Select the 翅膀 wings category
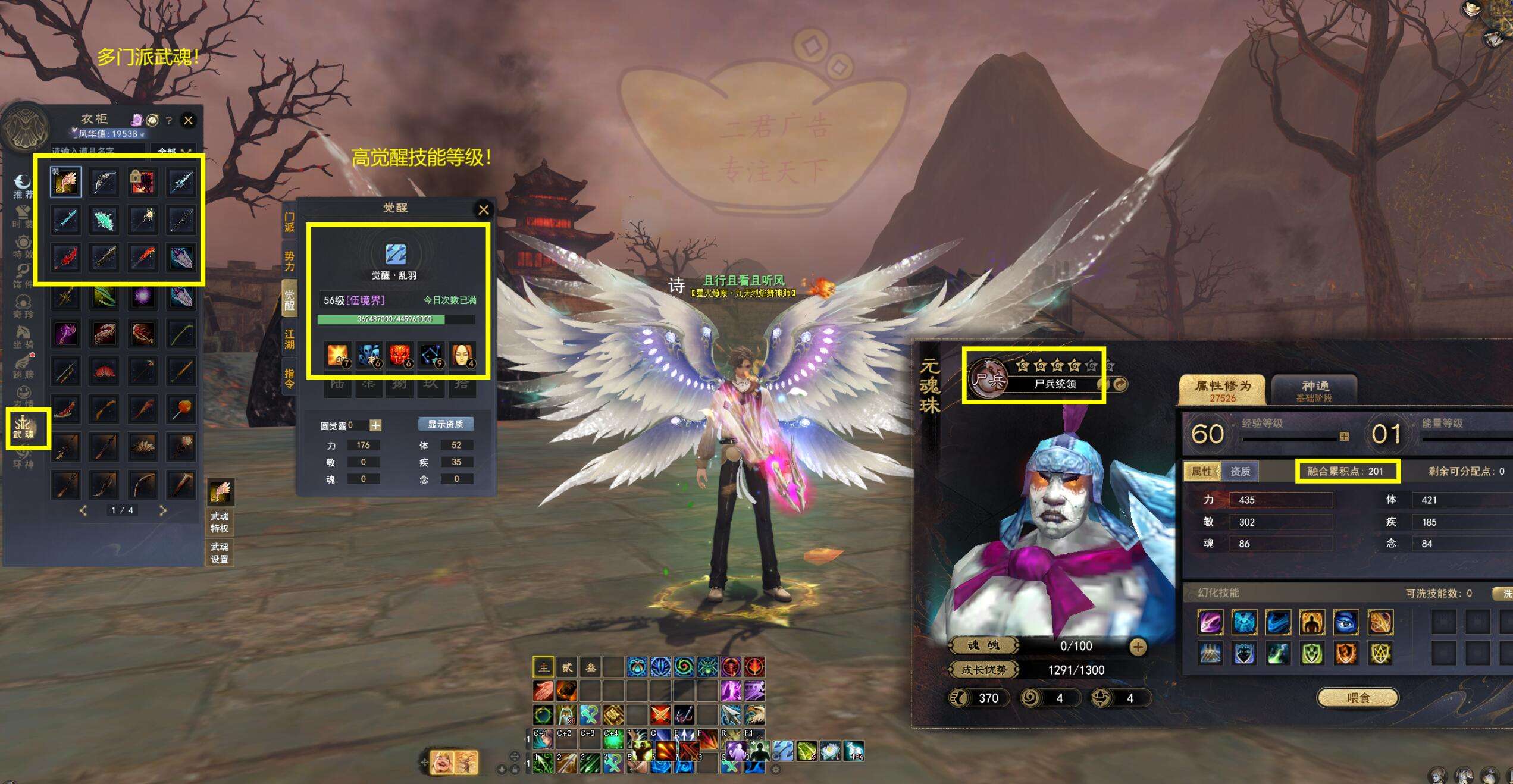The image size is (1513, 784). pos(24,366)
